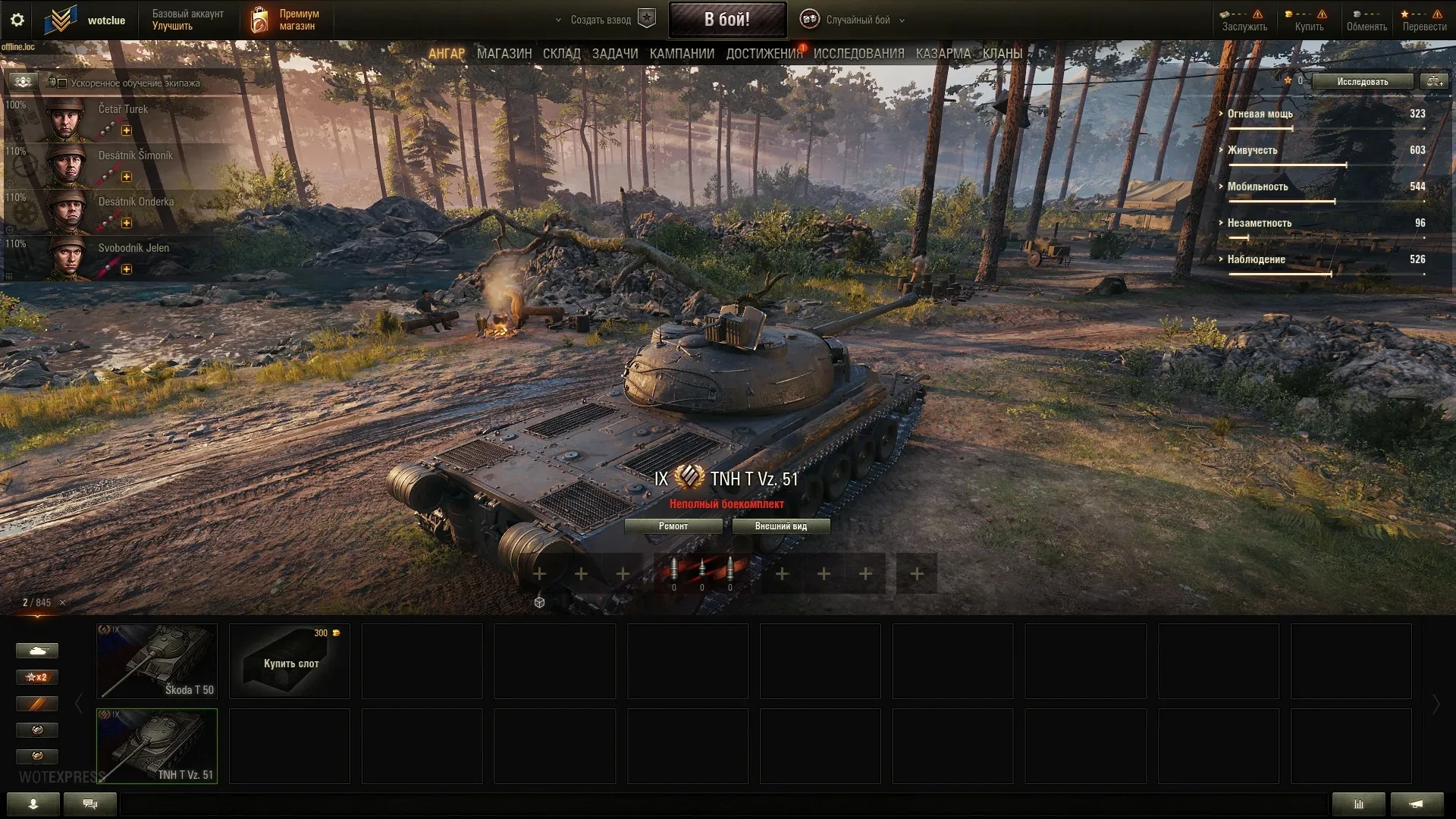The height and width of the screenshot is (819, 1456).
Task: Toggle «Ускоренное обучение экипажа» checkbox
Action: click(63, 83)
